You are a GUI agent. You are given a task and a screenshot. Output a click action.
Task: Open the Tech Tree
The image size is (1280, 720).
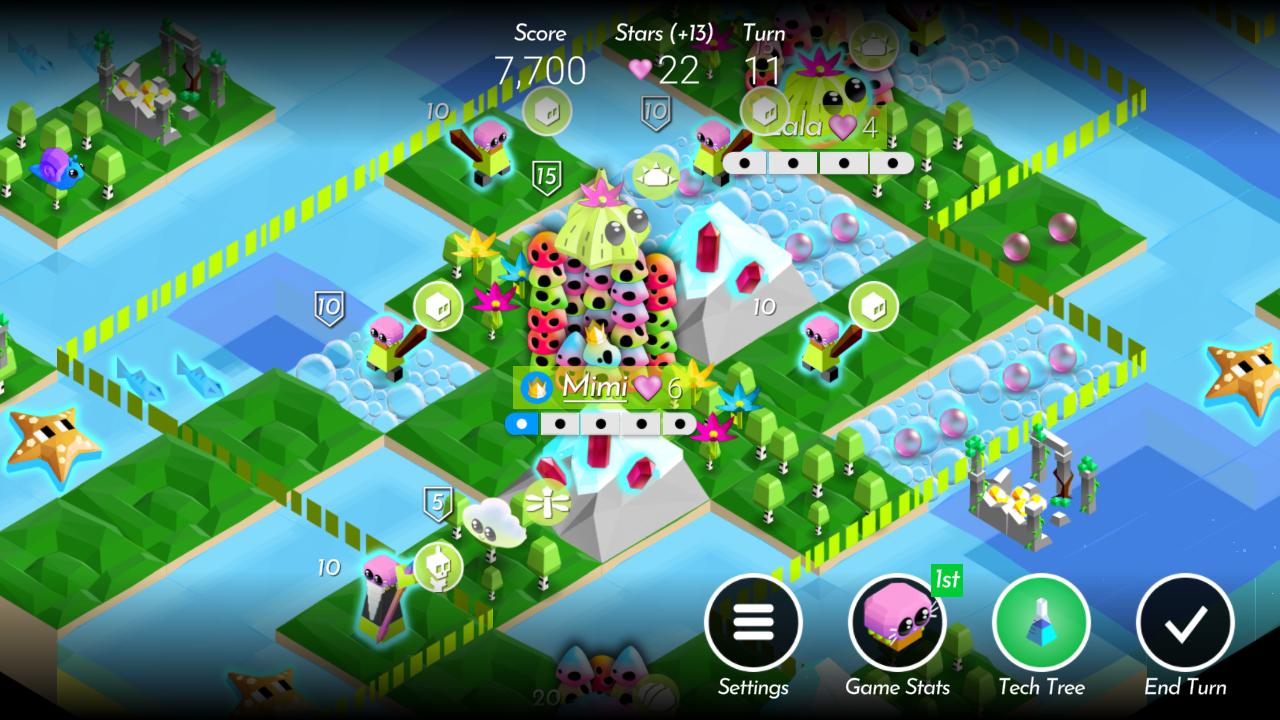1040,622
